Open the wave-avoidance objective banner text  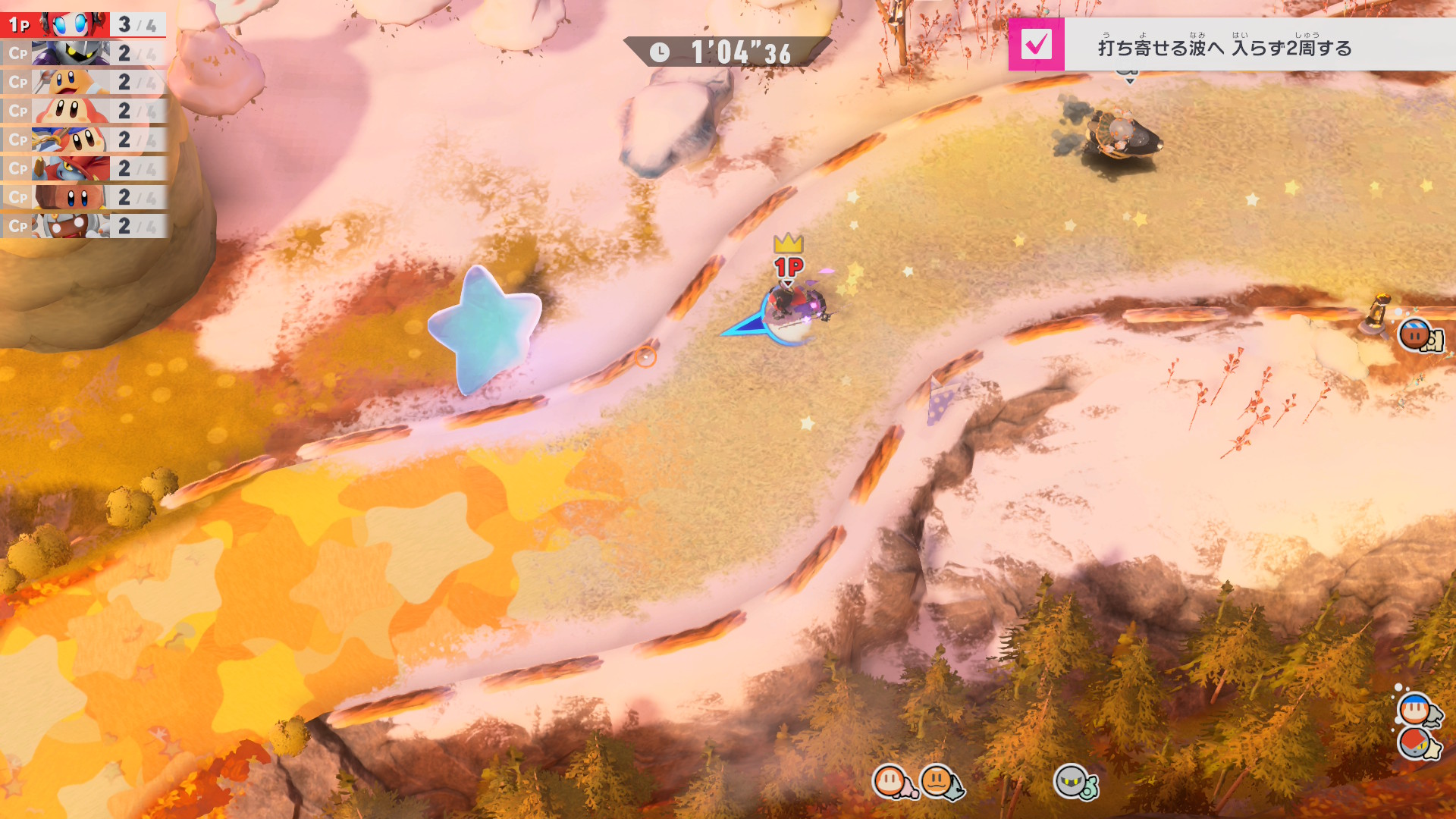pos(1224,48)
